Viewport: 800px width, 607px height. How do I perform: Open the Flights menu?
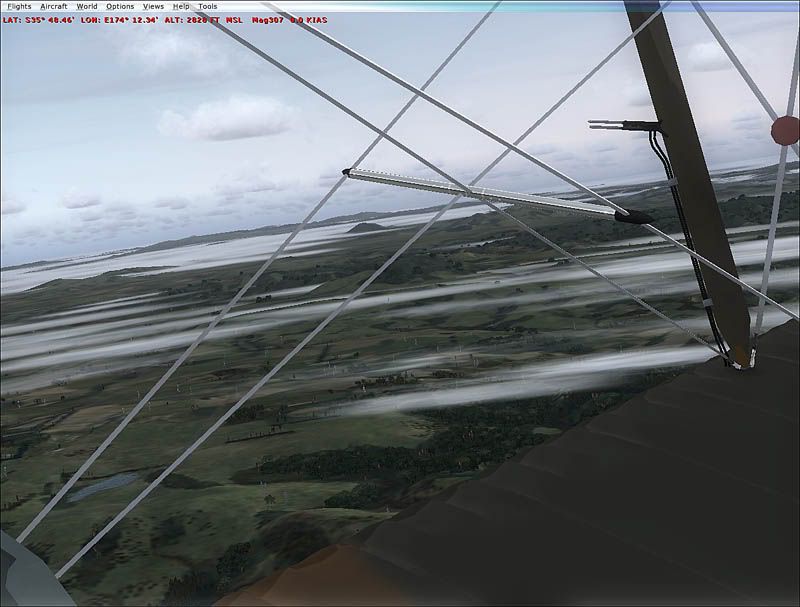(18, 6)
